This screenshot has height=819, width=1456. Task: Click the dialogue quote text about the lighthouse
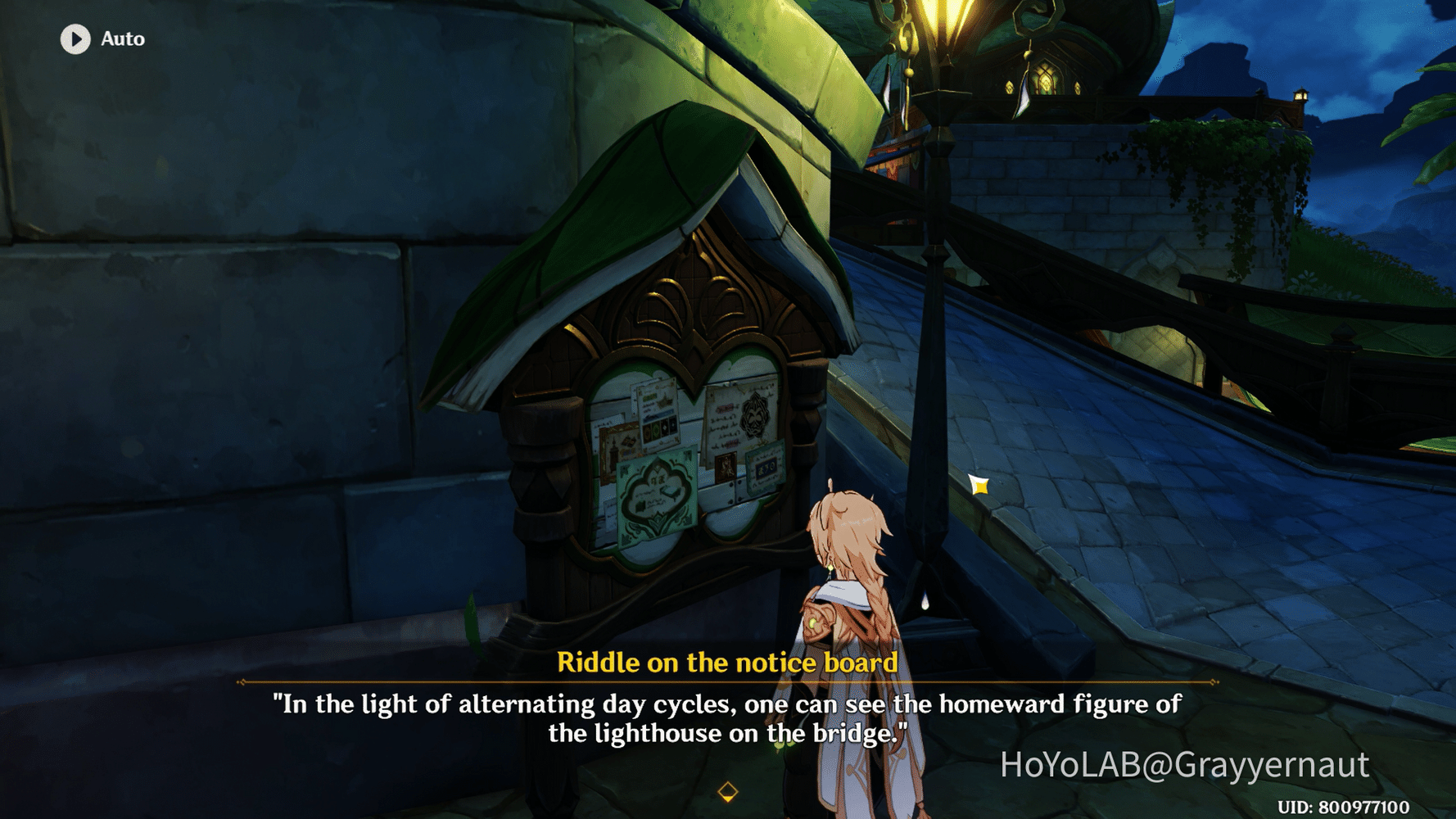pyautogui.click(x=727, y=714)
